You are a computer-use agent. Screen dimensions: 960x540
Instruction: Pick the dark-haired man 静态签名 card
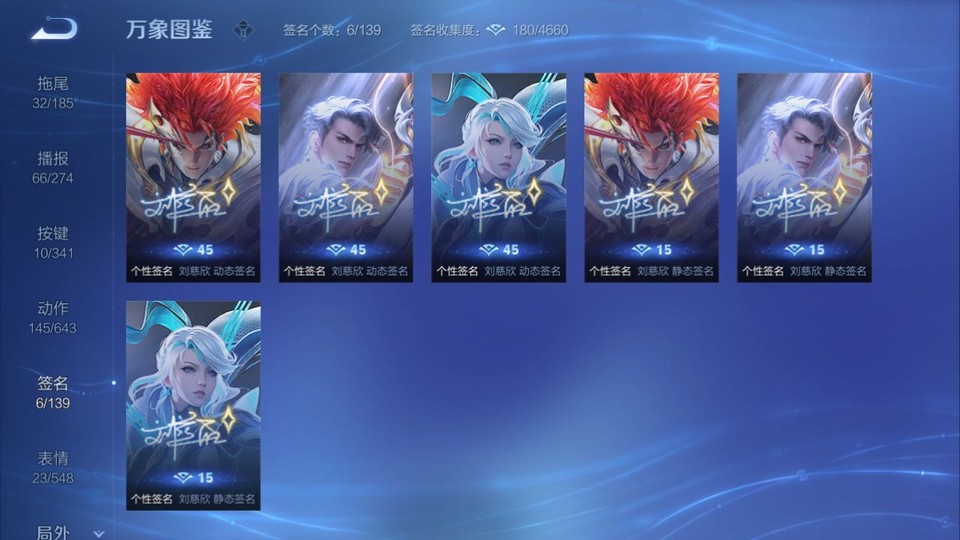[x=804, y=176]
